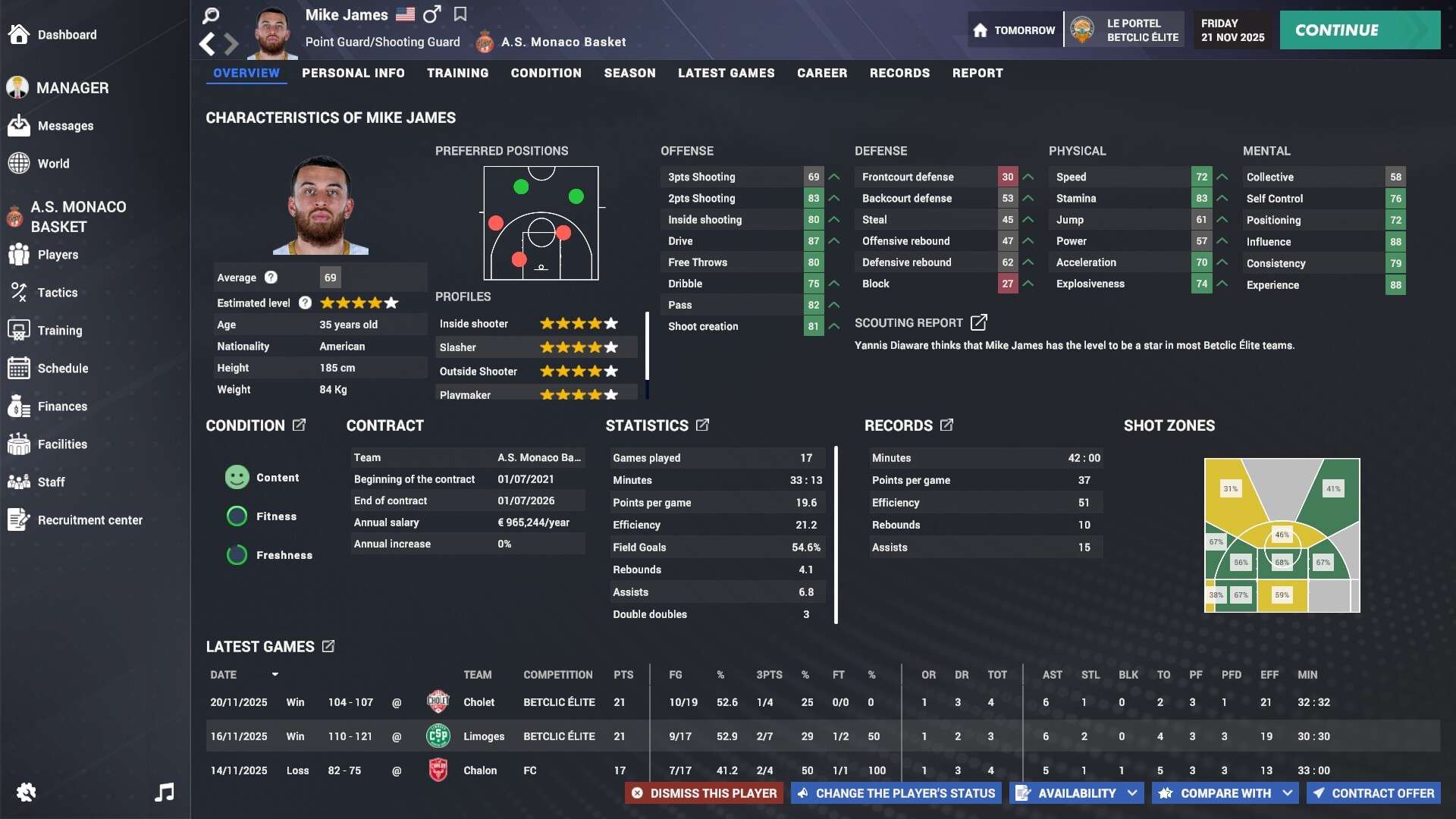Click the green Freshness condition indicator

236,555
